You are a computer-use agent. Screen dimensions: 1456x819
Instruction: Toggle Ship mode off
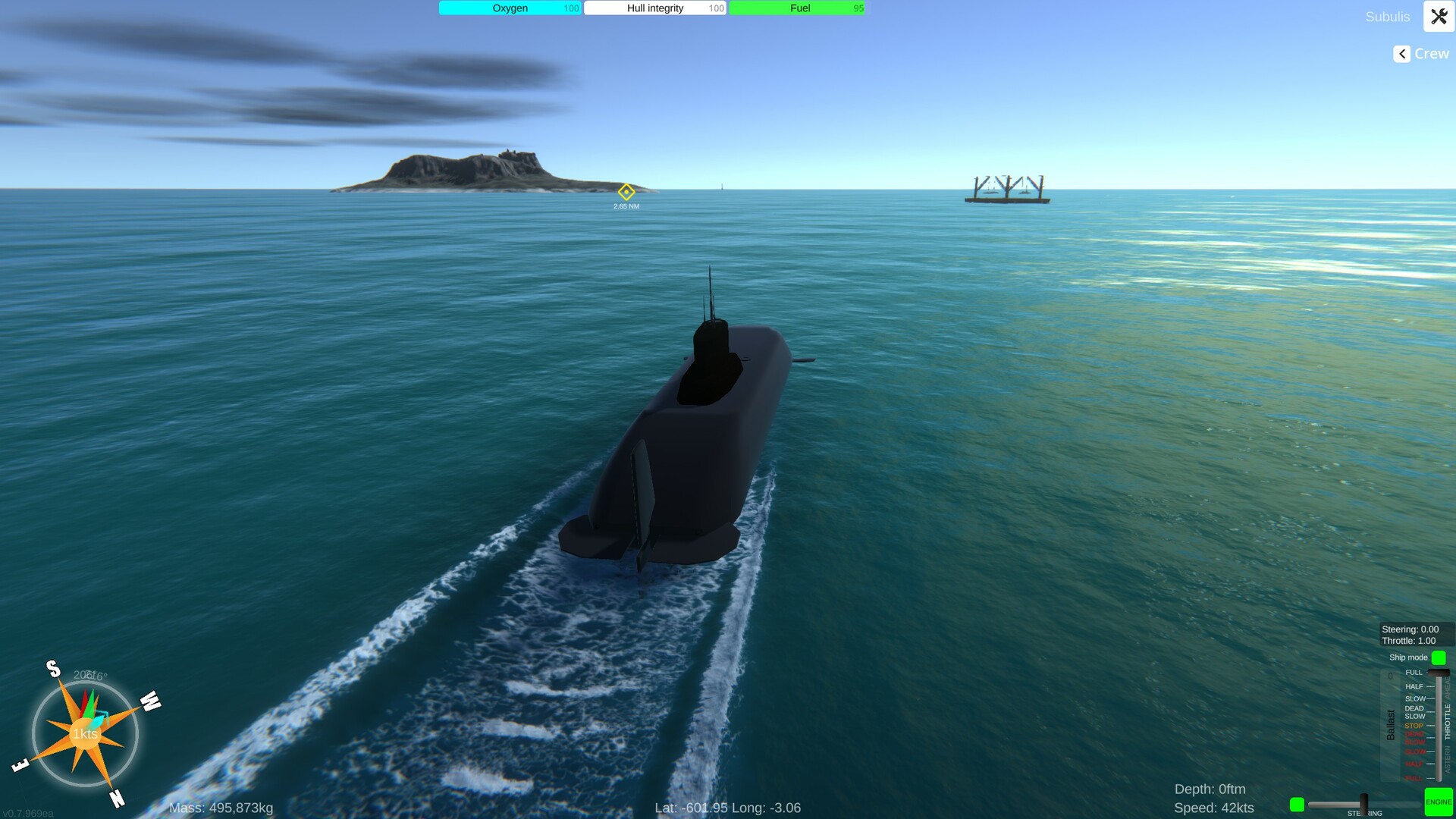click(1439, 657)
